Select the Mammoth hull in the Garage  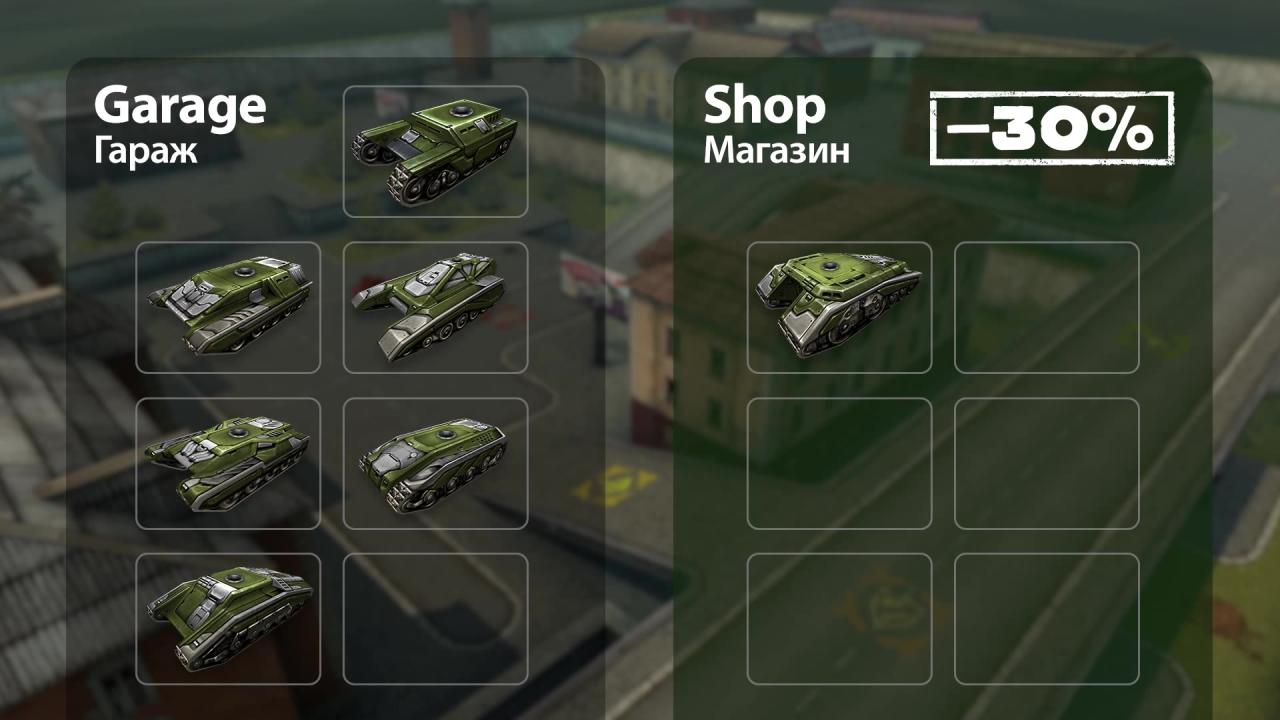pos(435,151)
